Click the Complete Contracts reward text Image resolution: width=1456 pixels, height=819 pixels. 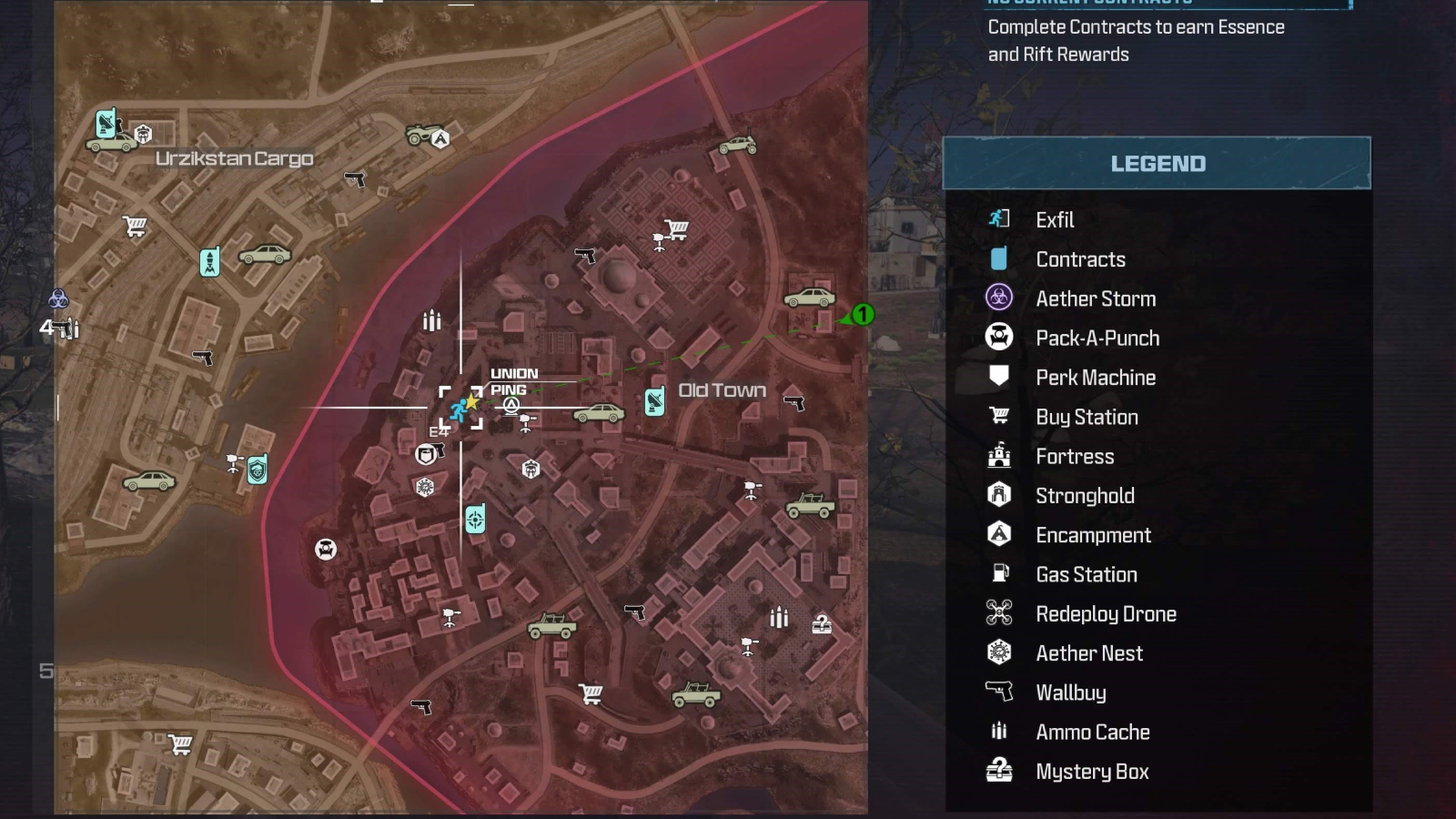coord(1134,40)
